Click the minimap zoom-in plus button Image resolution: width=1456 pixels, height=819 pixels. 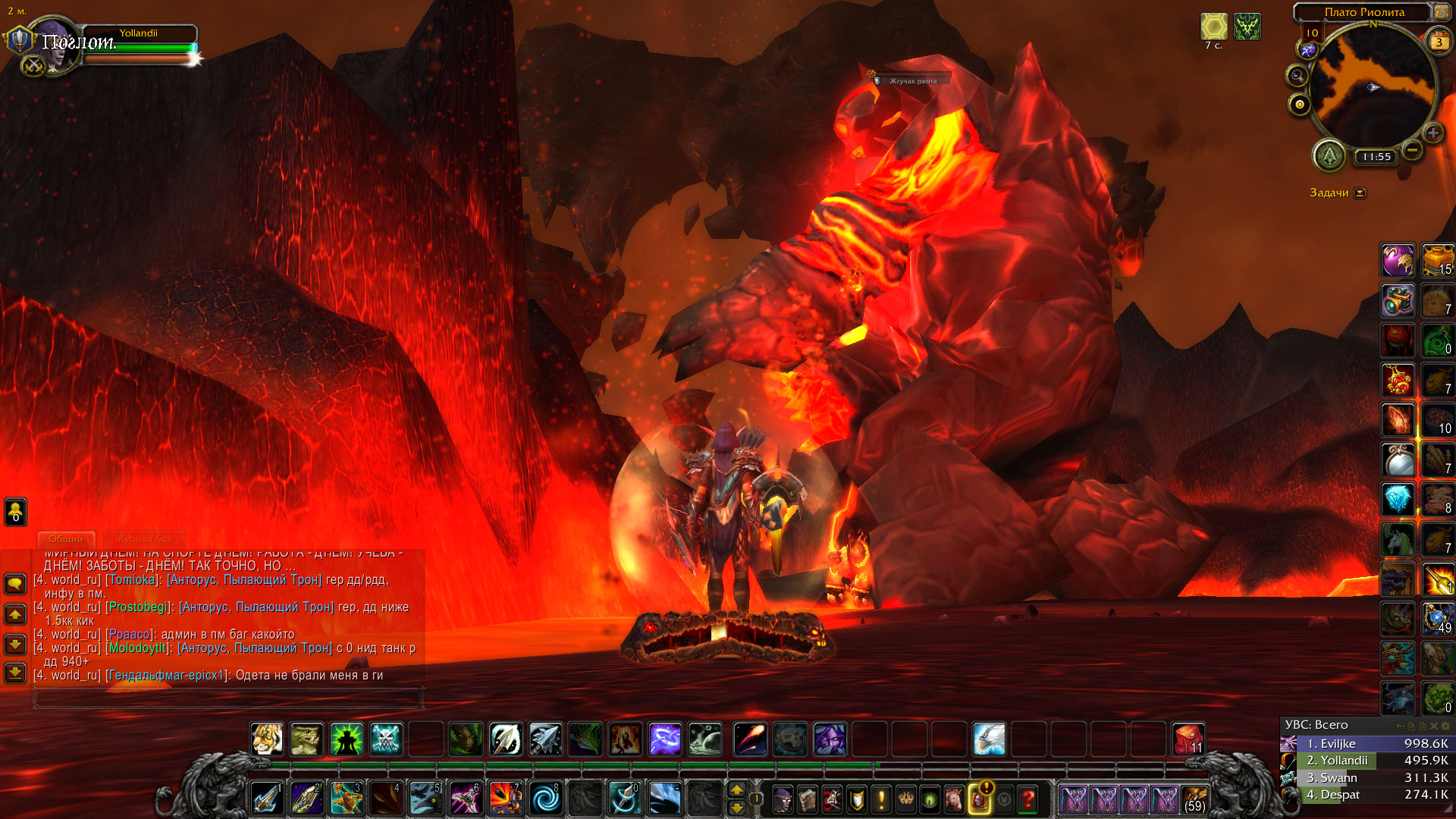[1432, 133]
